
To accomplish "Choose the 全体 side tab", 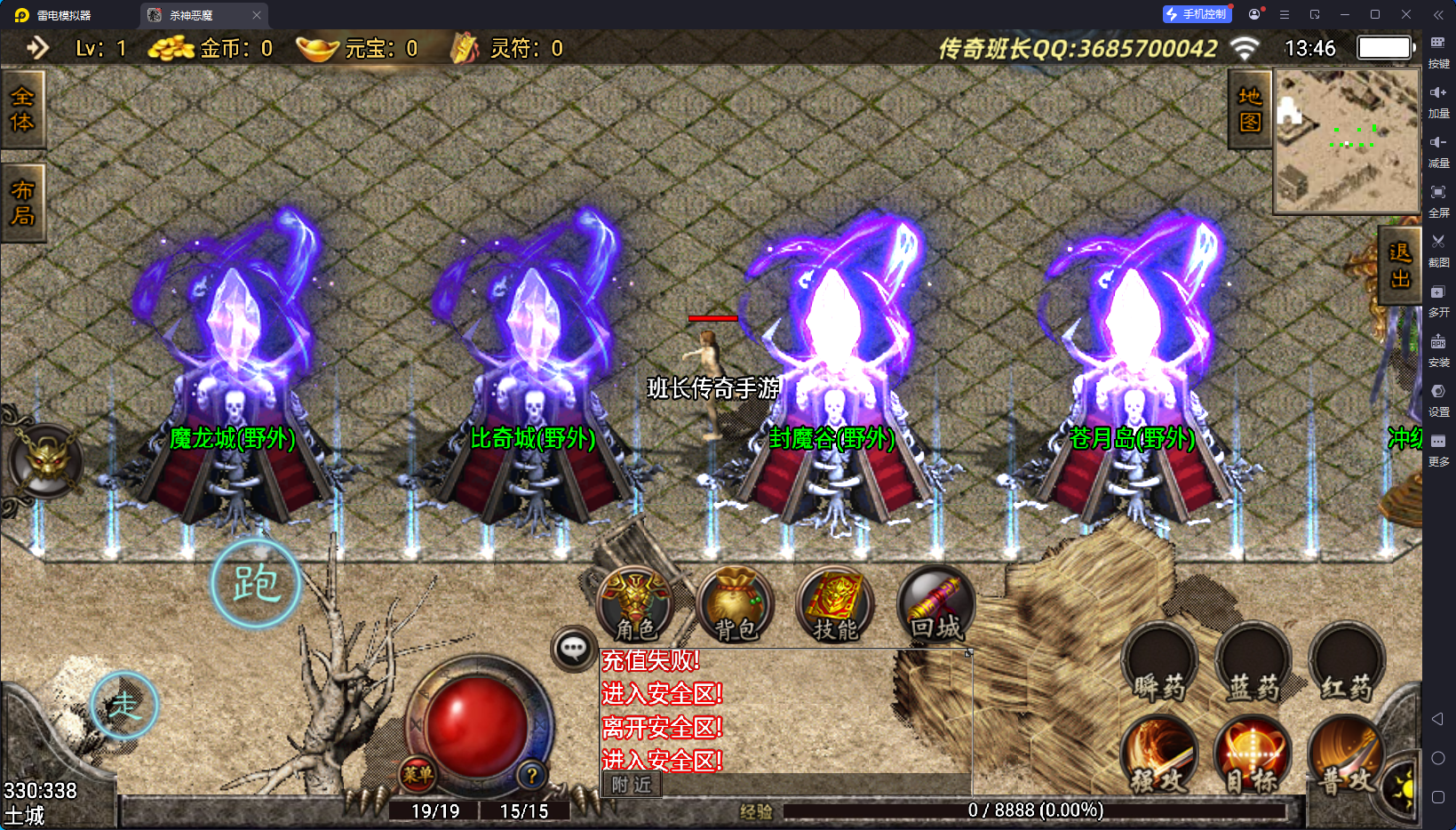I will (x=22, y=108).
